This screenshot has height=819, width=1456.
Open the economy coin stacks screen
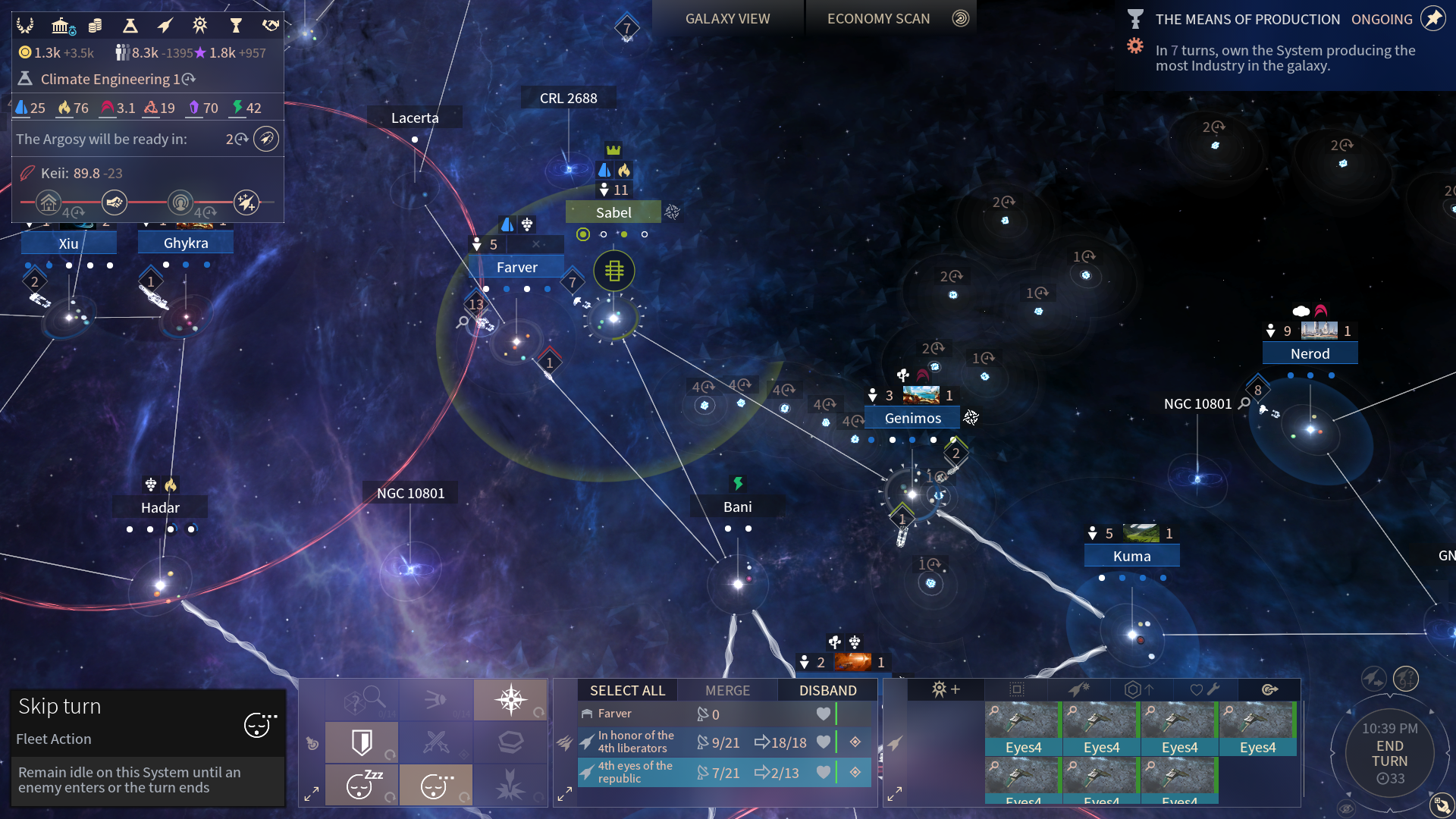pos(96,27)
